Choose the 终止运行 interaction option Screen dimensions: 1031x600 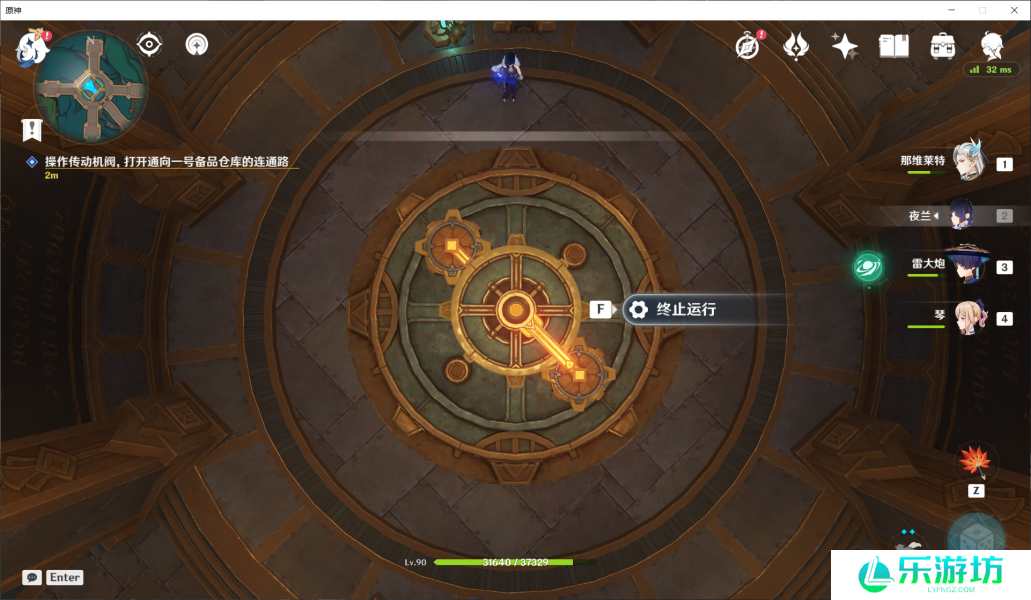coord(685,309)
